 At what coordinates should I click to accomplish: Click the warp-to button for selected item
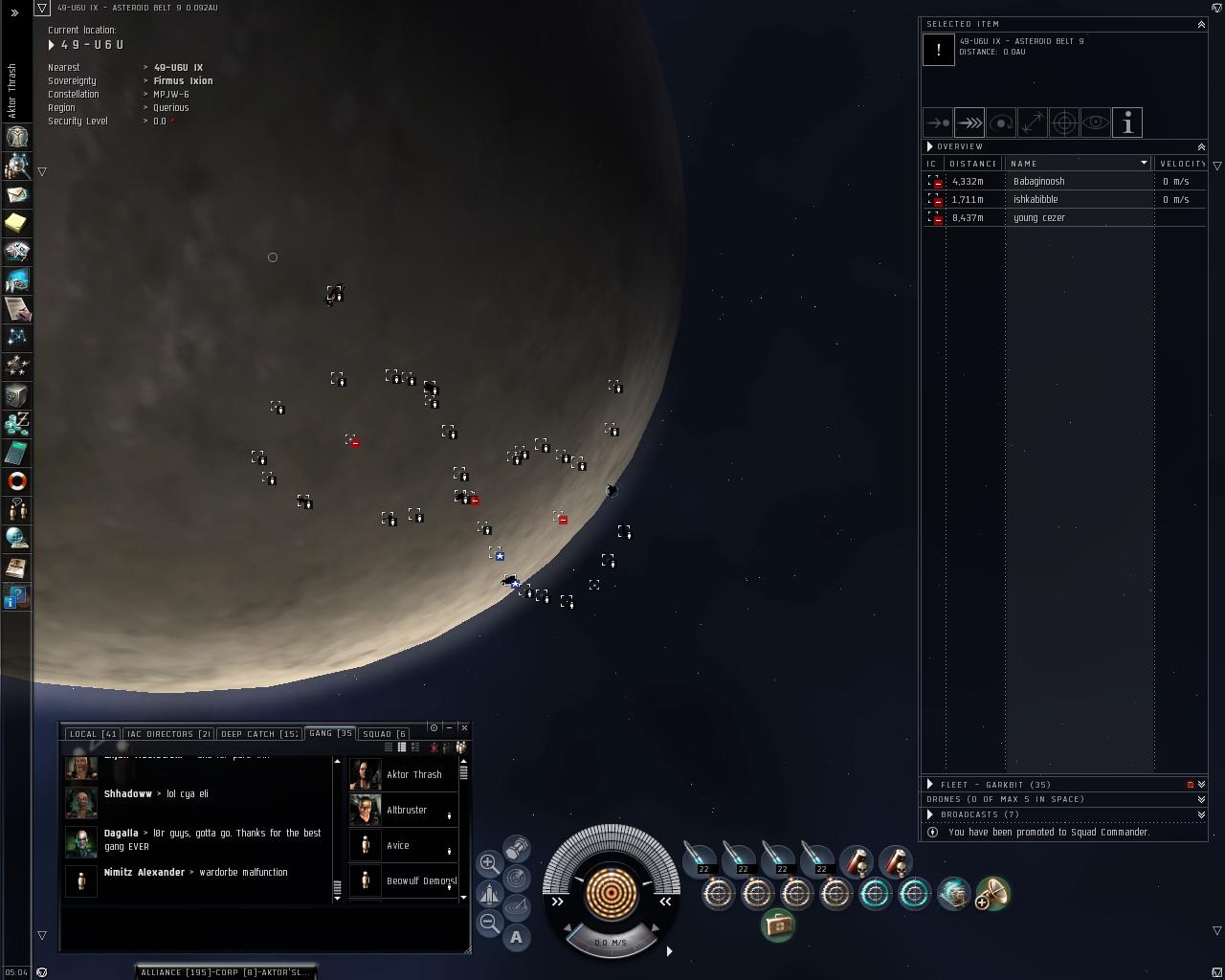coord(969,122)
